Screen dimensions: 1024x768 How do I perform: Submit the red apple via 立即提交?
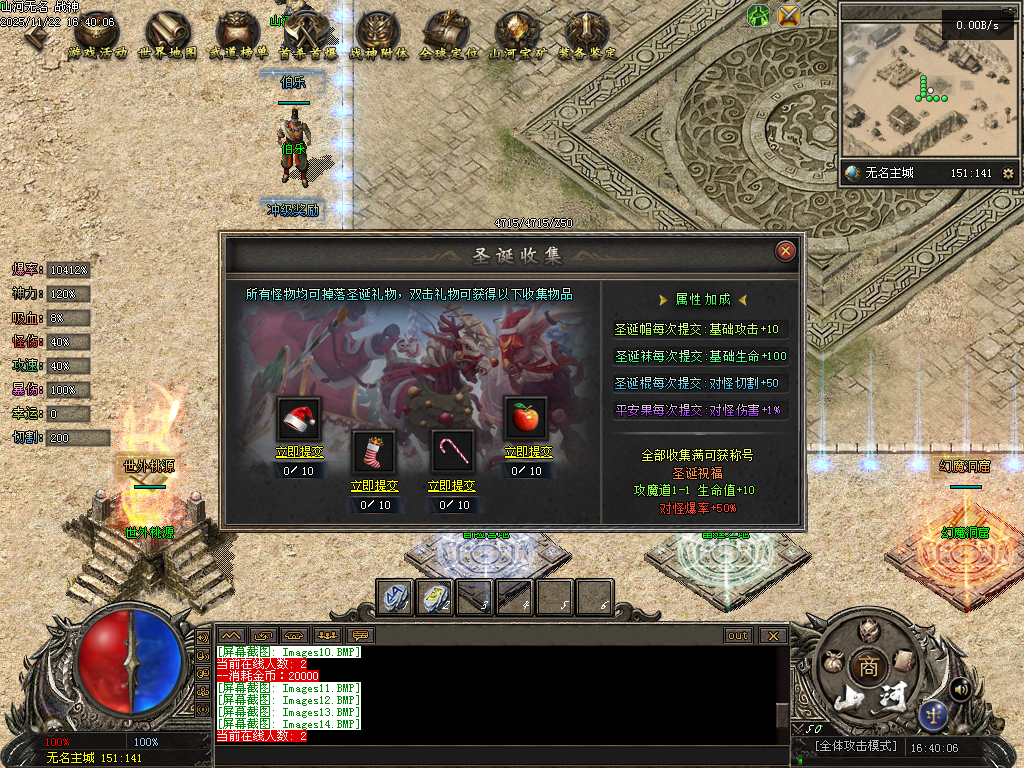(x=526, y=452)
